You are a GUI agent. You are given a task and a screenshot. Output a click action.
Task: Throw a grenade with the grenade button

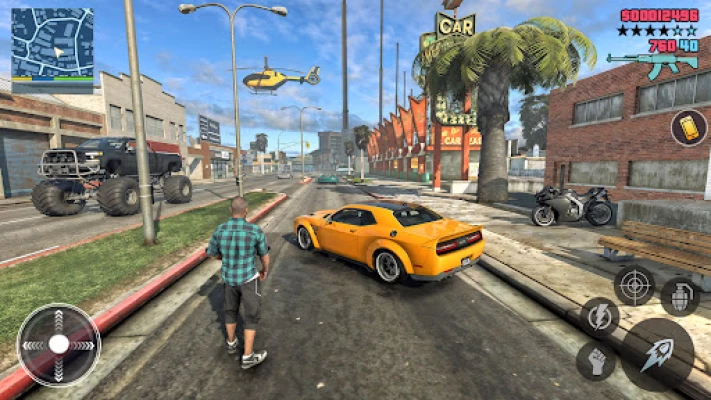680,296
